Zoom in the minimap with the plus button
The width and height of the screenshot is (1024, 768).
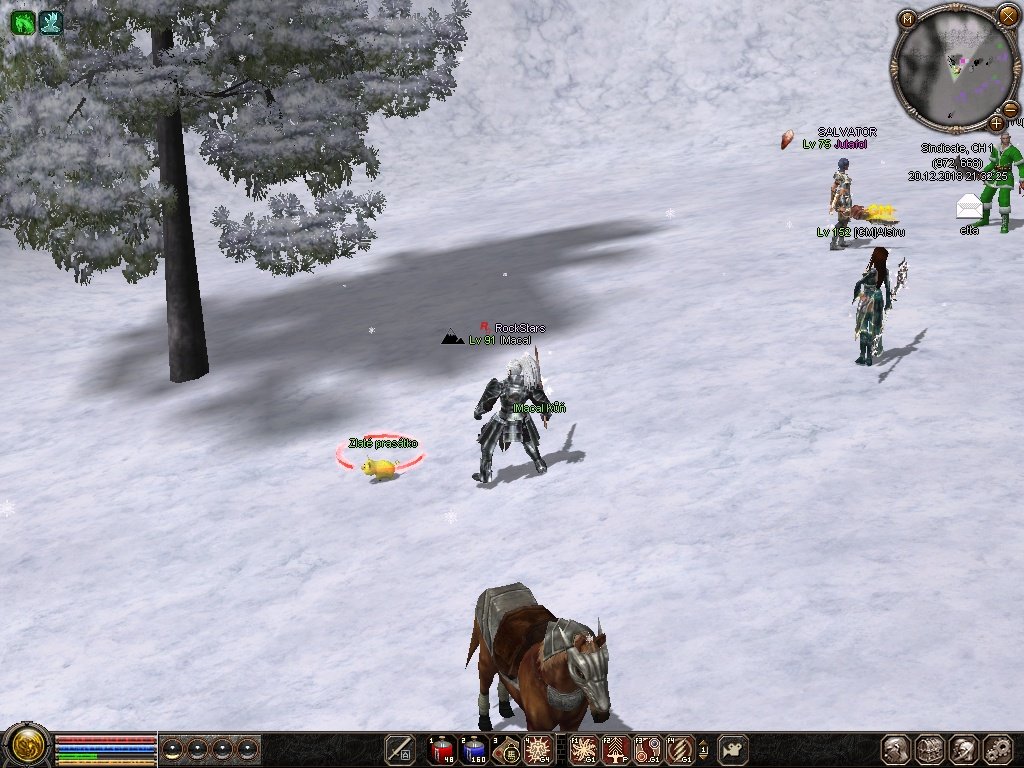click(x=996, y=123)
